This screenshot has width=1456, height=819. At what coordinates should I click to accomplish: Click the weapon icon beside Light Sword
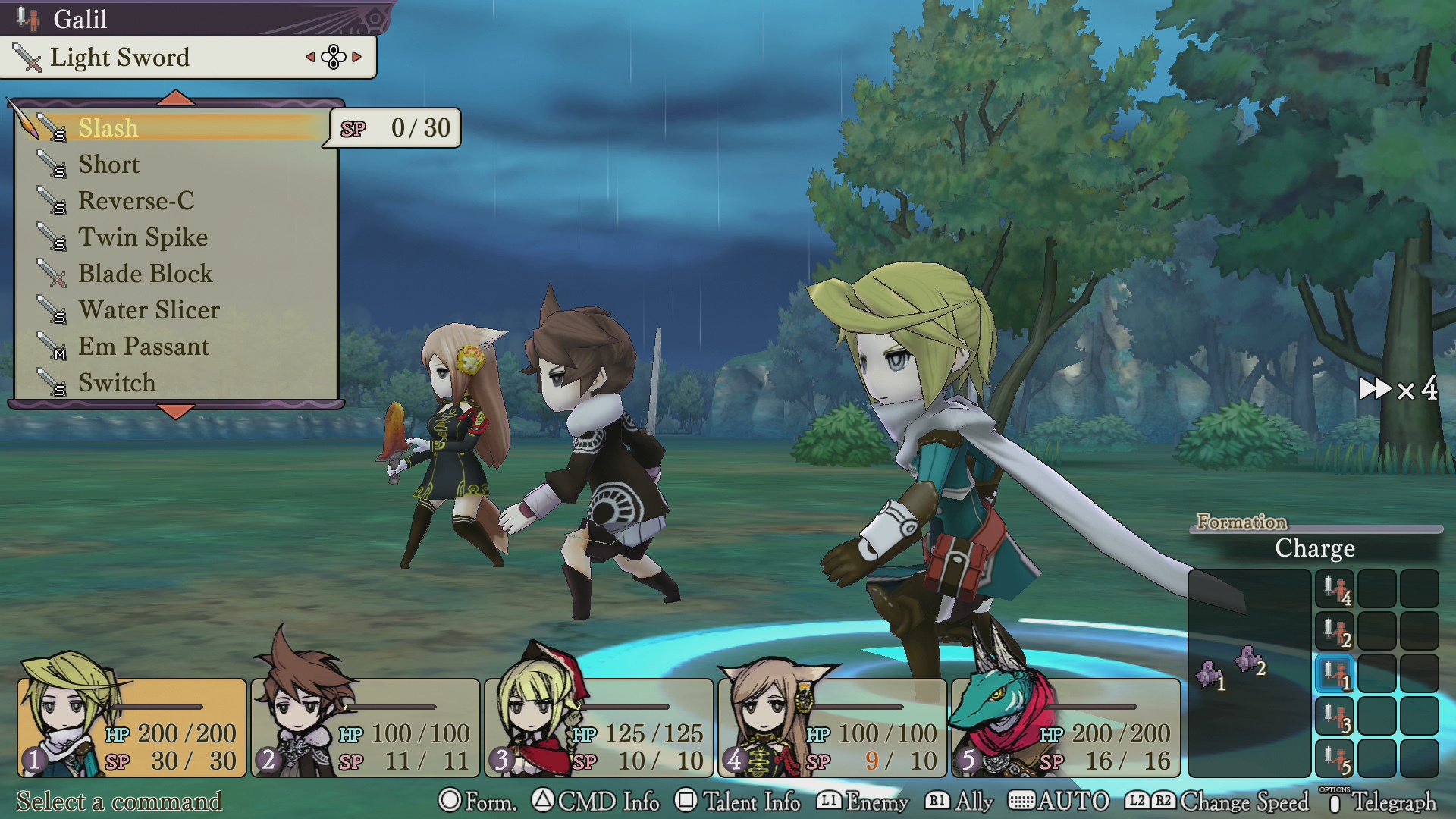[27, 57]
